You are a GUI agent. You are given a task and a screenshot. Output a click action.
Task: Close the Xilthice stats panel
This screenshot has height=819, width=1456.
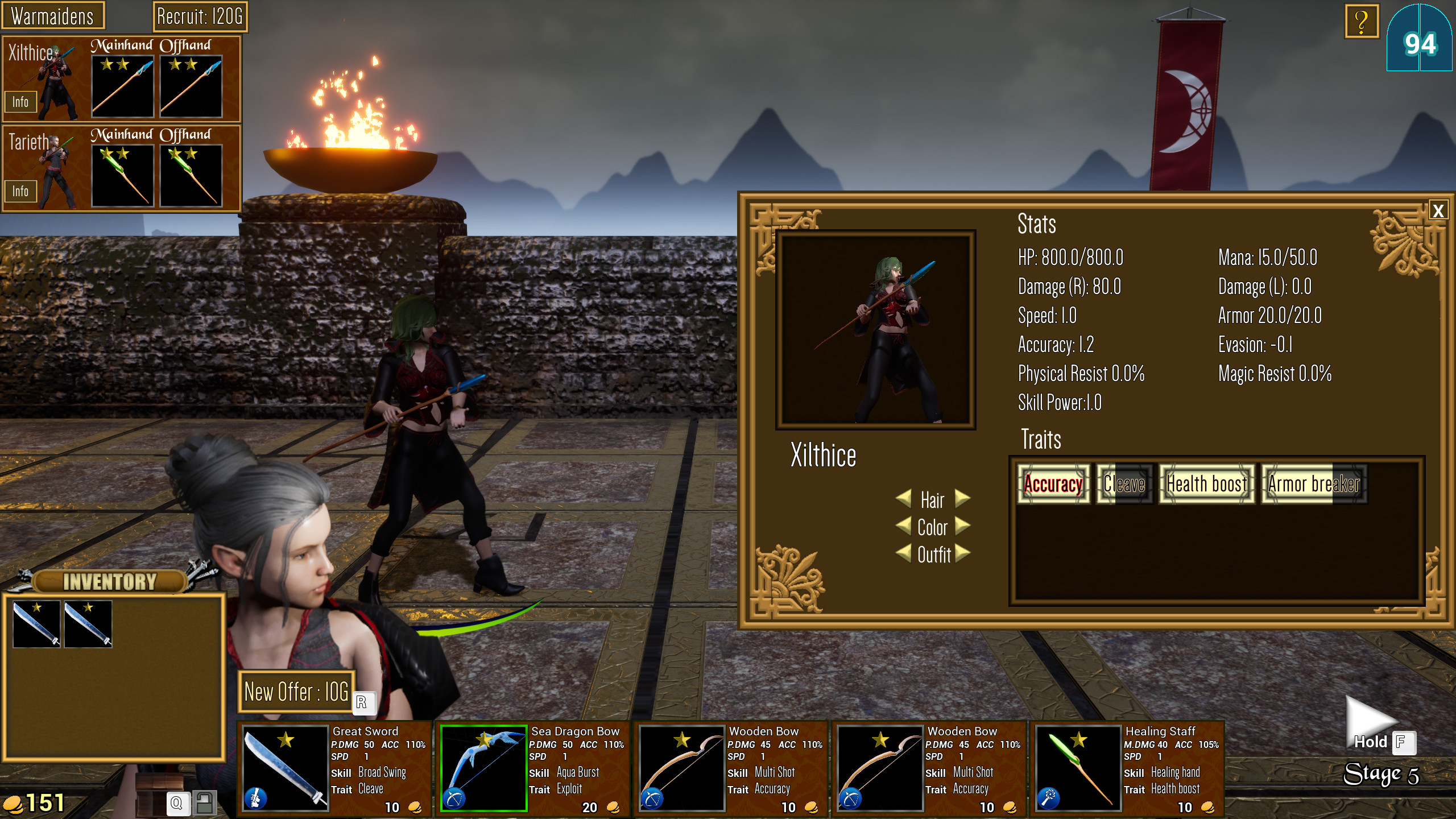pos(1438,211)
